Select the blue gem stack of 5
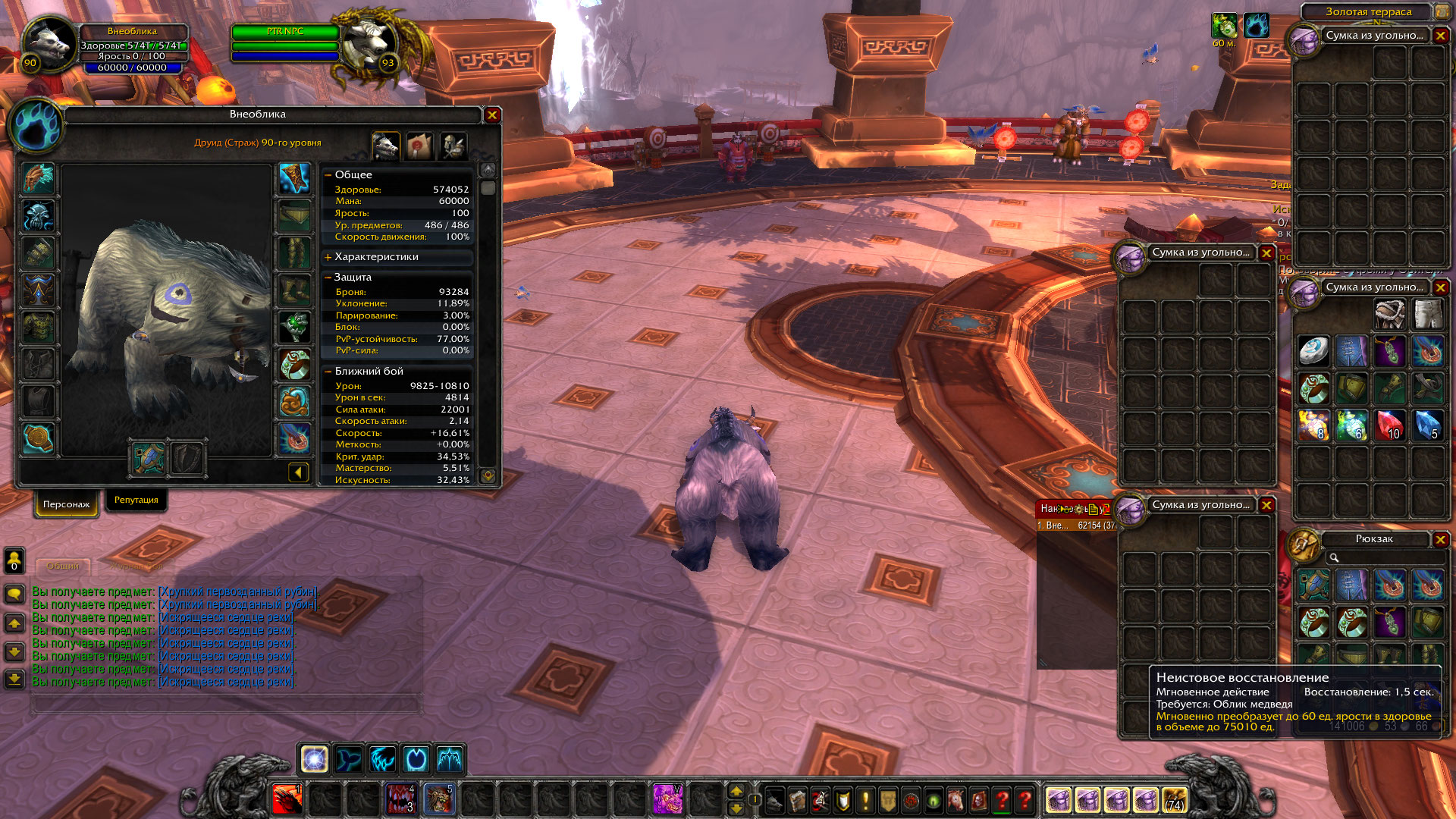Viewport: 1456px width, 819px height. click(x=1427, y=425)
